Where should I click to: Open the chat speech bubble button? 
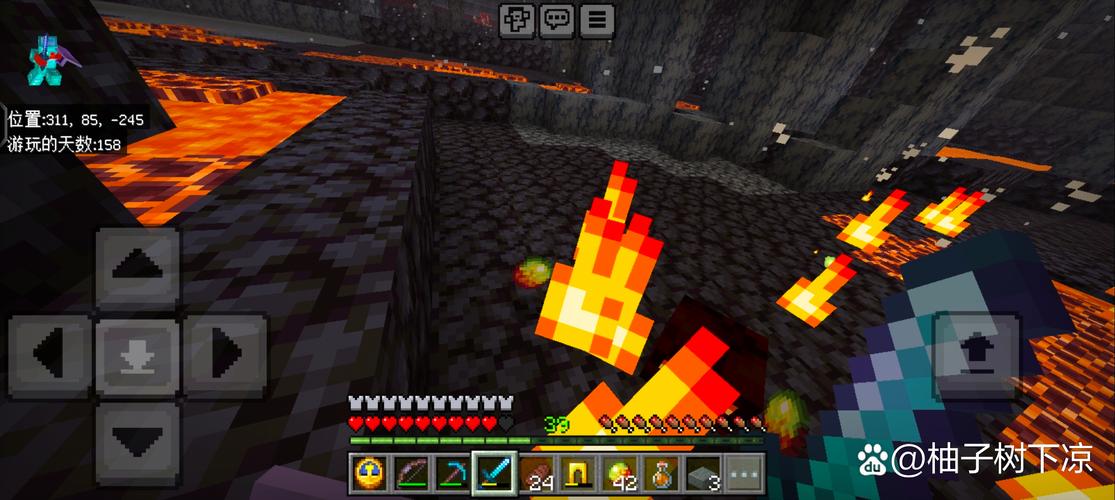coord(557,19)
